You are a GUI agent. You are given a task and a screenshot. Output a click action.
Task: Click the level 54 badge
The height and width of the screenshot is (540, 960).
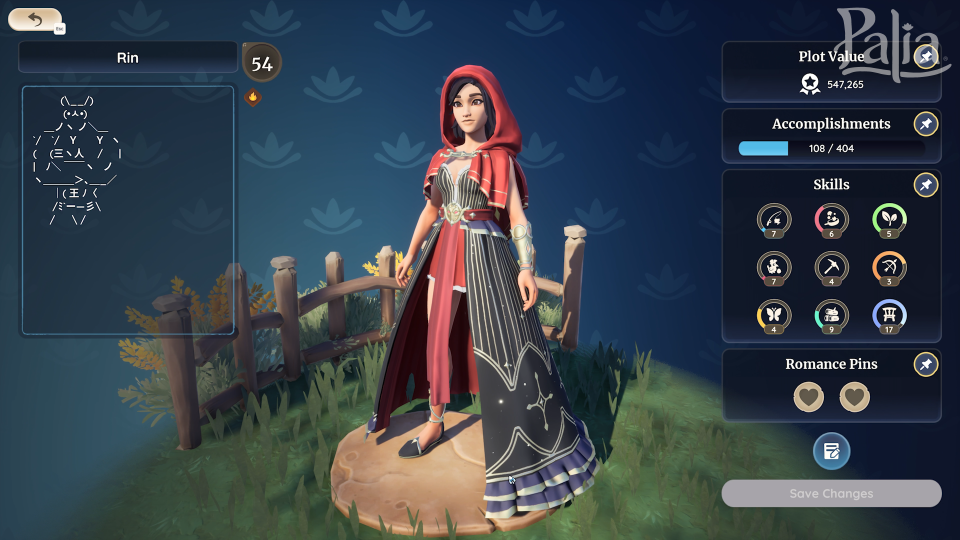(x=262, y=64)
